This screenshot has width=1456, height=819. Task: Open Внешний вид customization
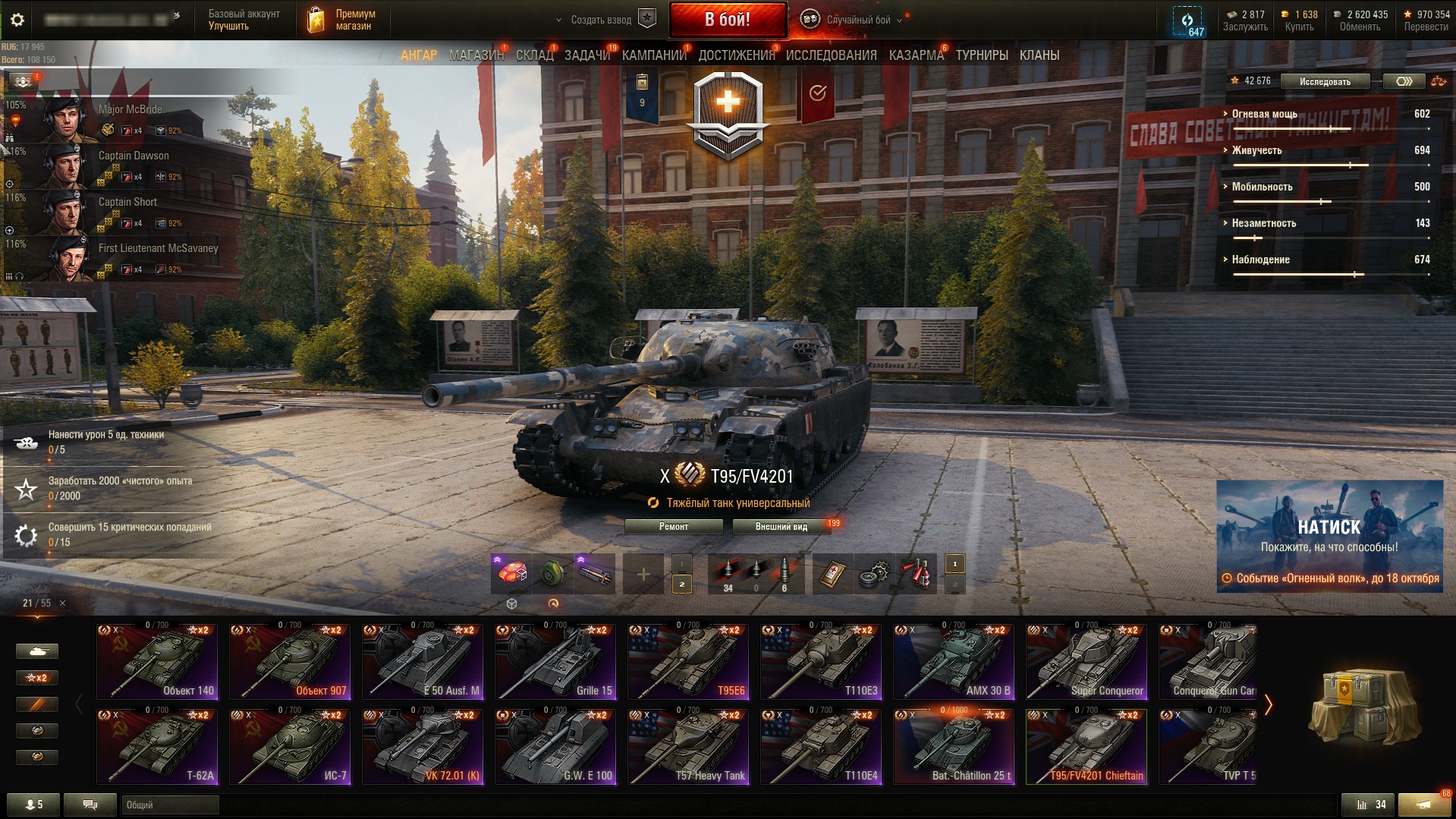(781, 527)
